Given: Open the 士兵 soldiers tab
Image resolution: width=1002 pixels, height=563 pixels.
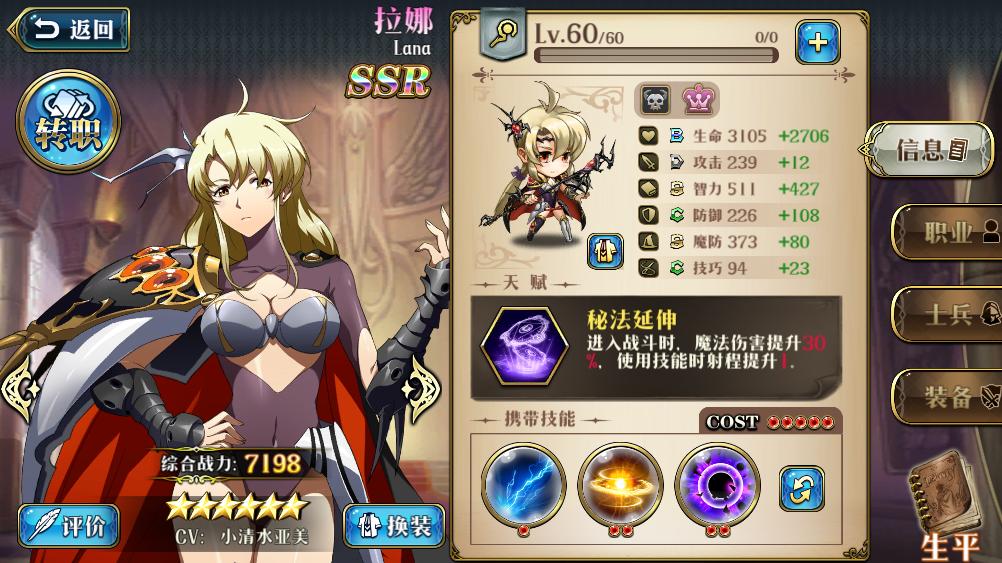Looking at the screenshot, I should pos(946,315).
